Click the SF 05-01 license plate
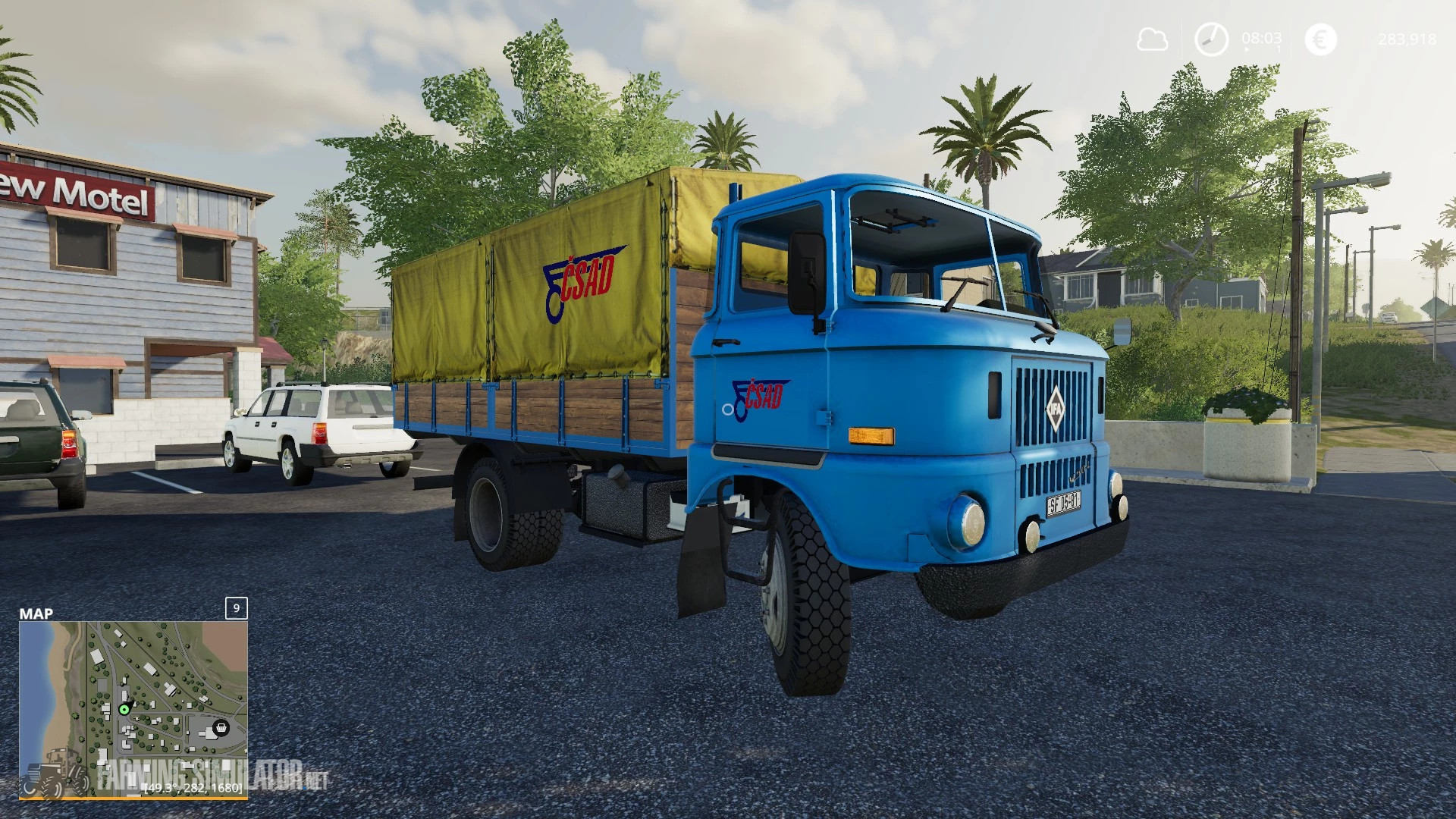This screenshot has height=819, width=1456. tap(1065, 502)
